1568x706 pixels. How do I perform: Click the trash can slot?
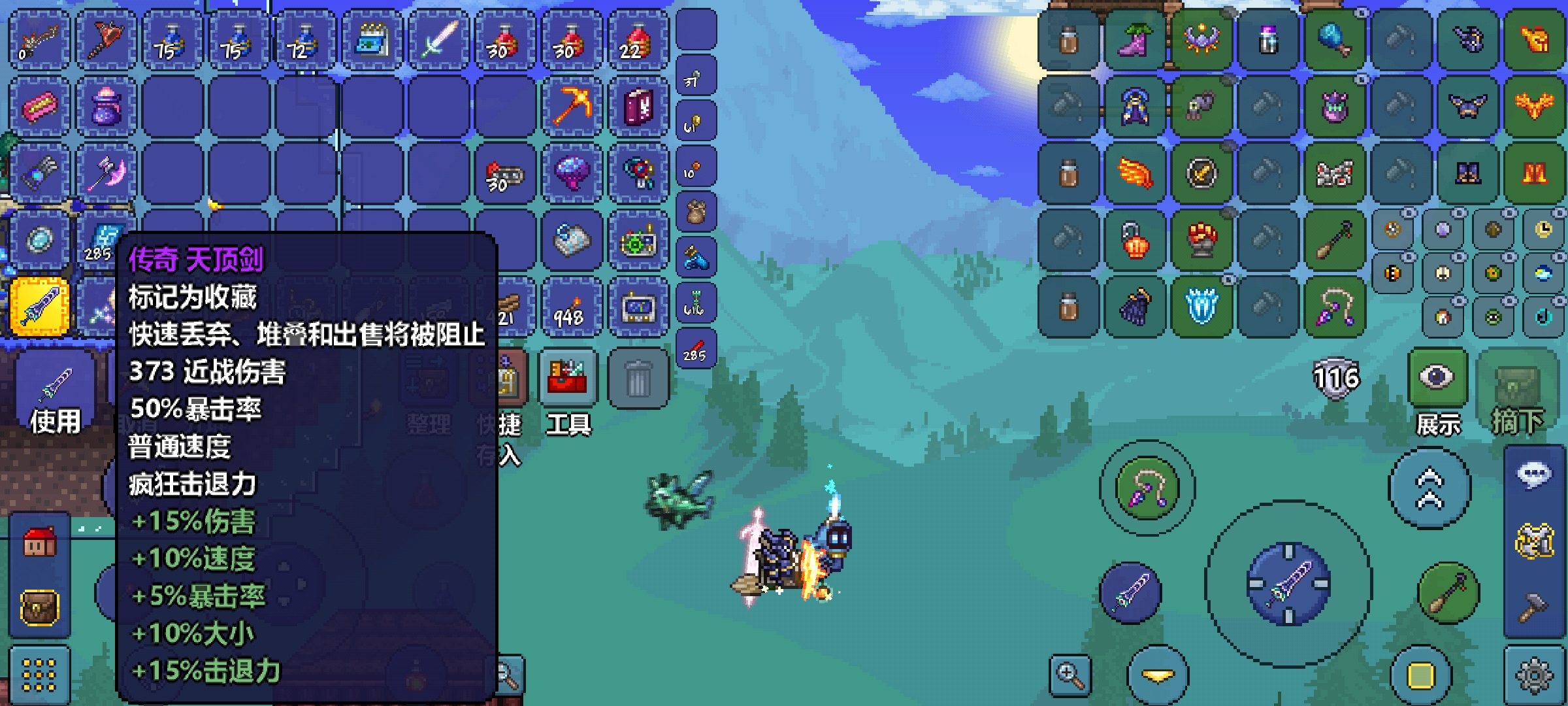pos(638,379)
